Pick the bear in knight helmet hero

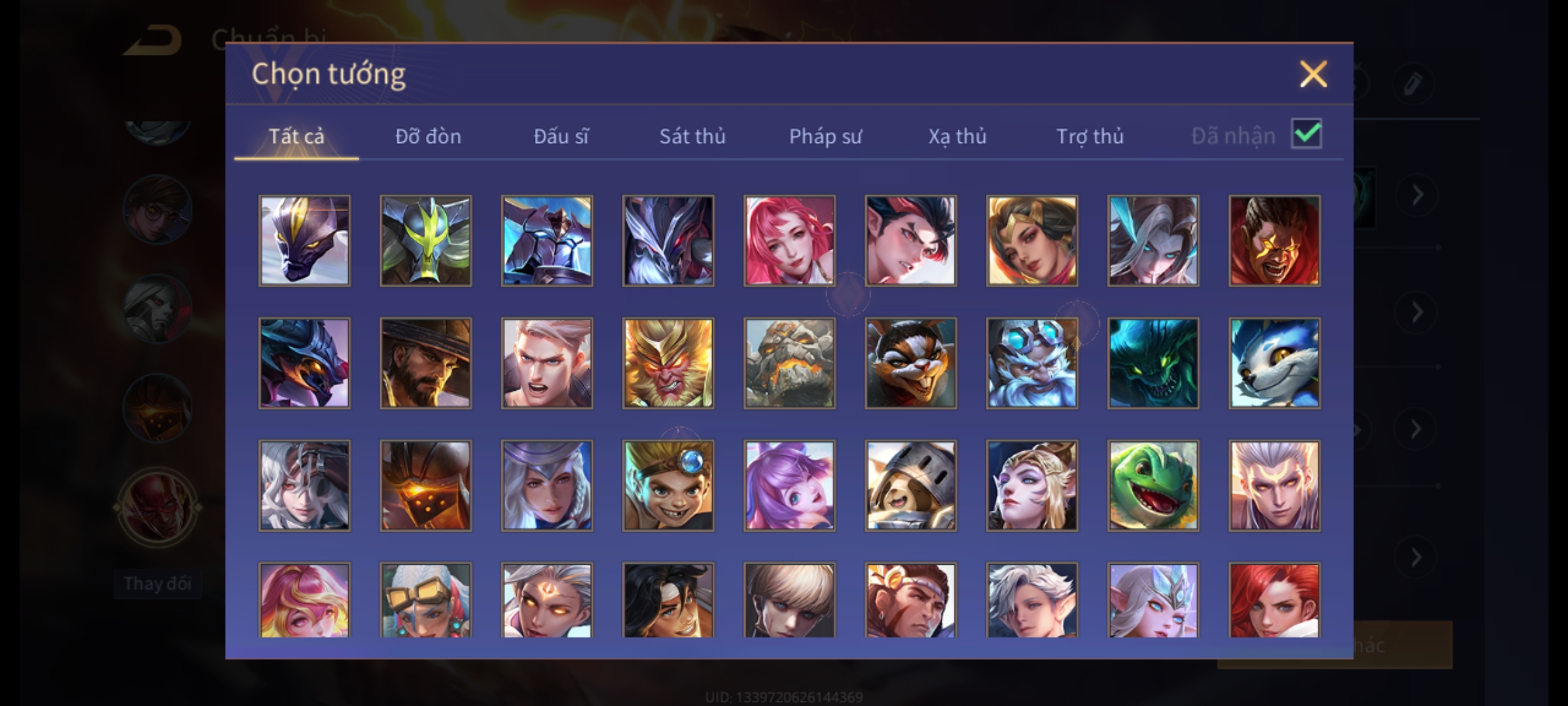911,486
